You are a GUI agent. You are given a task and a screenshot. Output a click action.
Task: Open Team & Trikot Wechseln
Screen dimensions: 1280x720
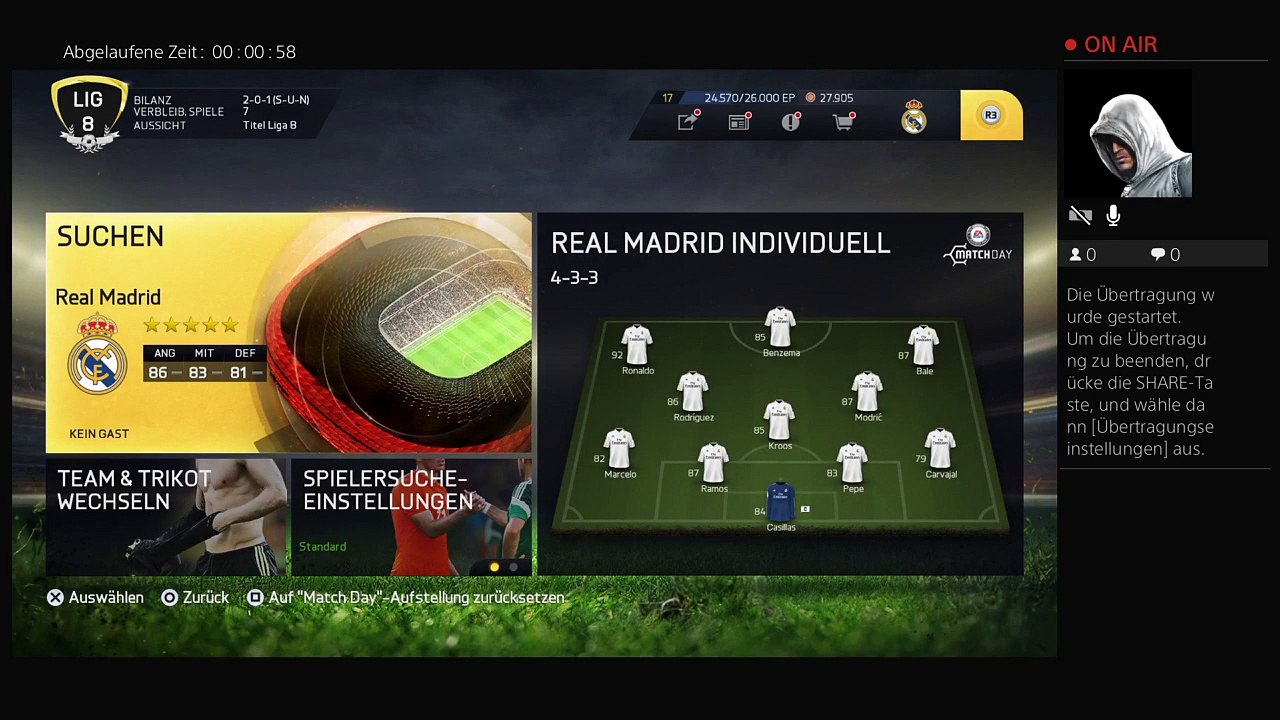[166, 516]
